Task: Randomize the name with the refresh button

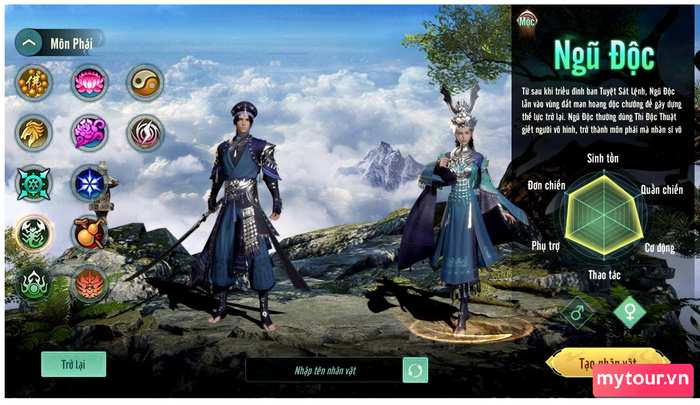Action: tap(415, 370)
